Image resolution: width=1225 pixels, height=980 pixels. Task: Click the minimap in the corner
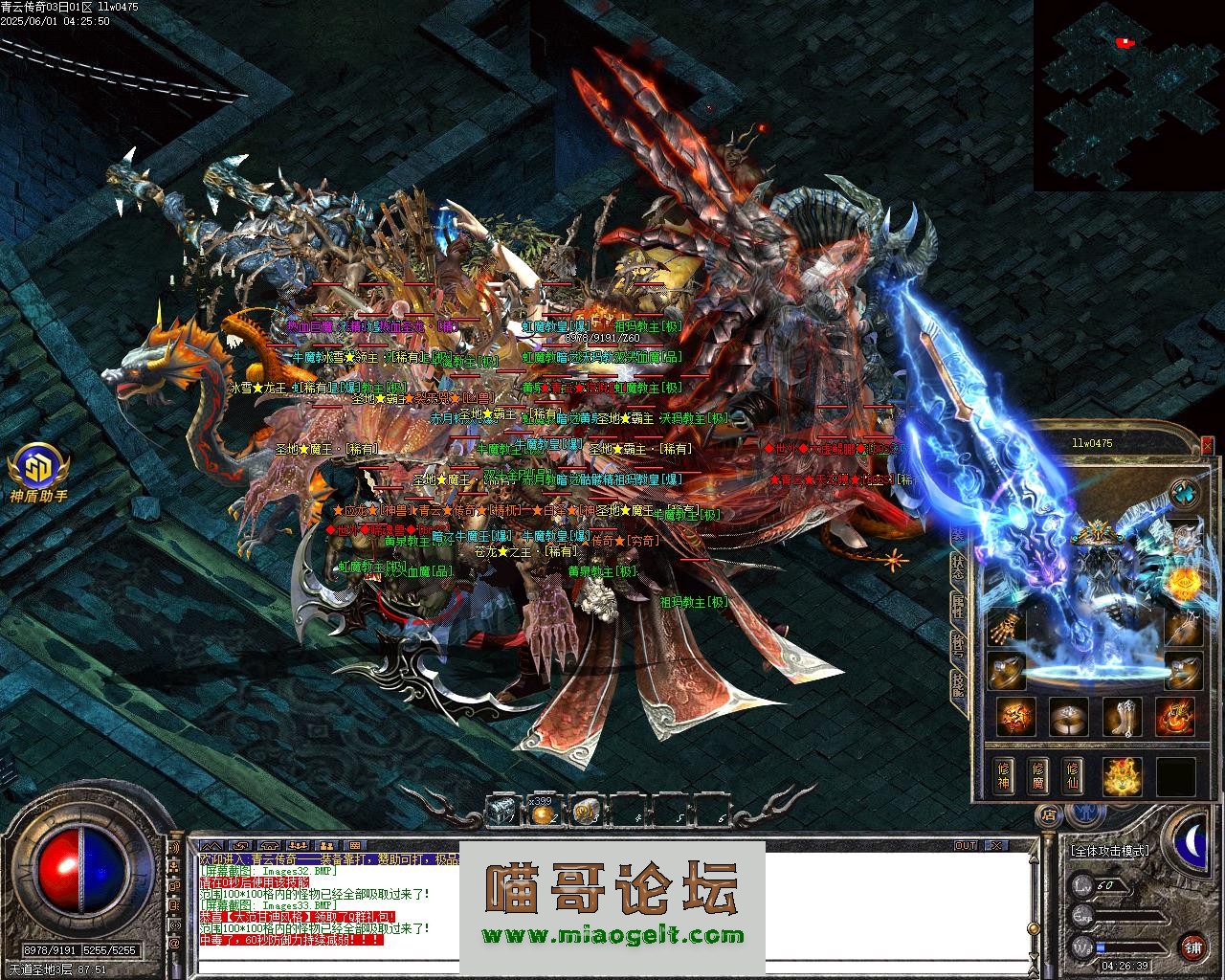point(1128,95)
